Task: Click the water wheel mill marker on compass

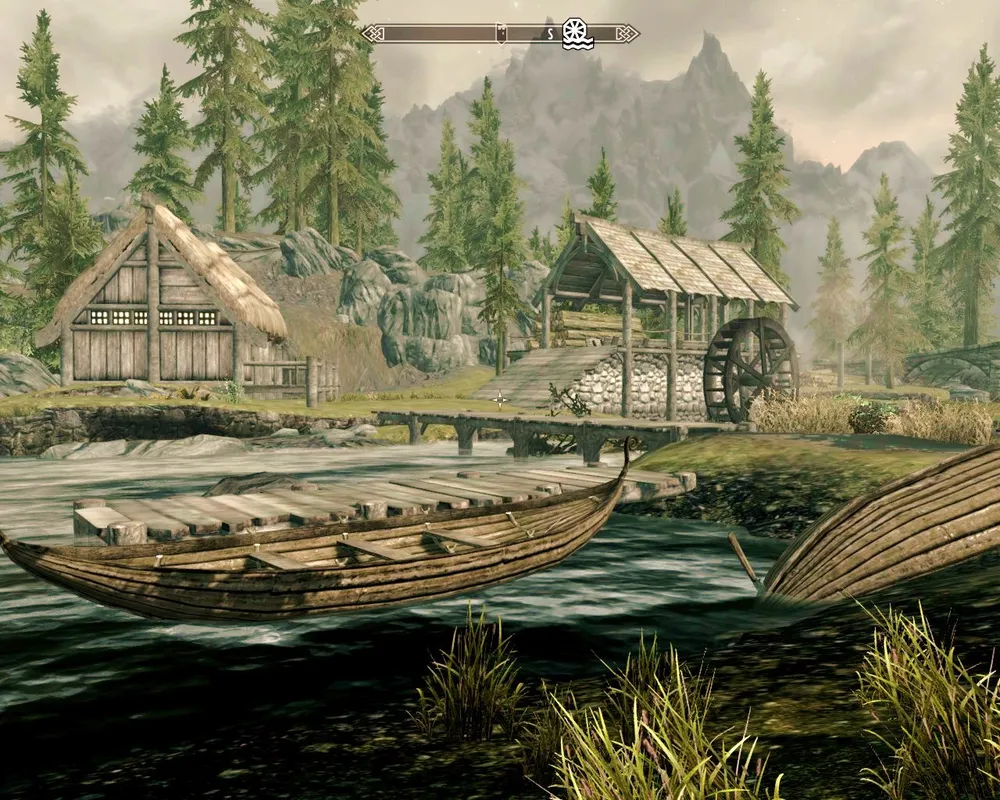Action: (x=577, y=33)
